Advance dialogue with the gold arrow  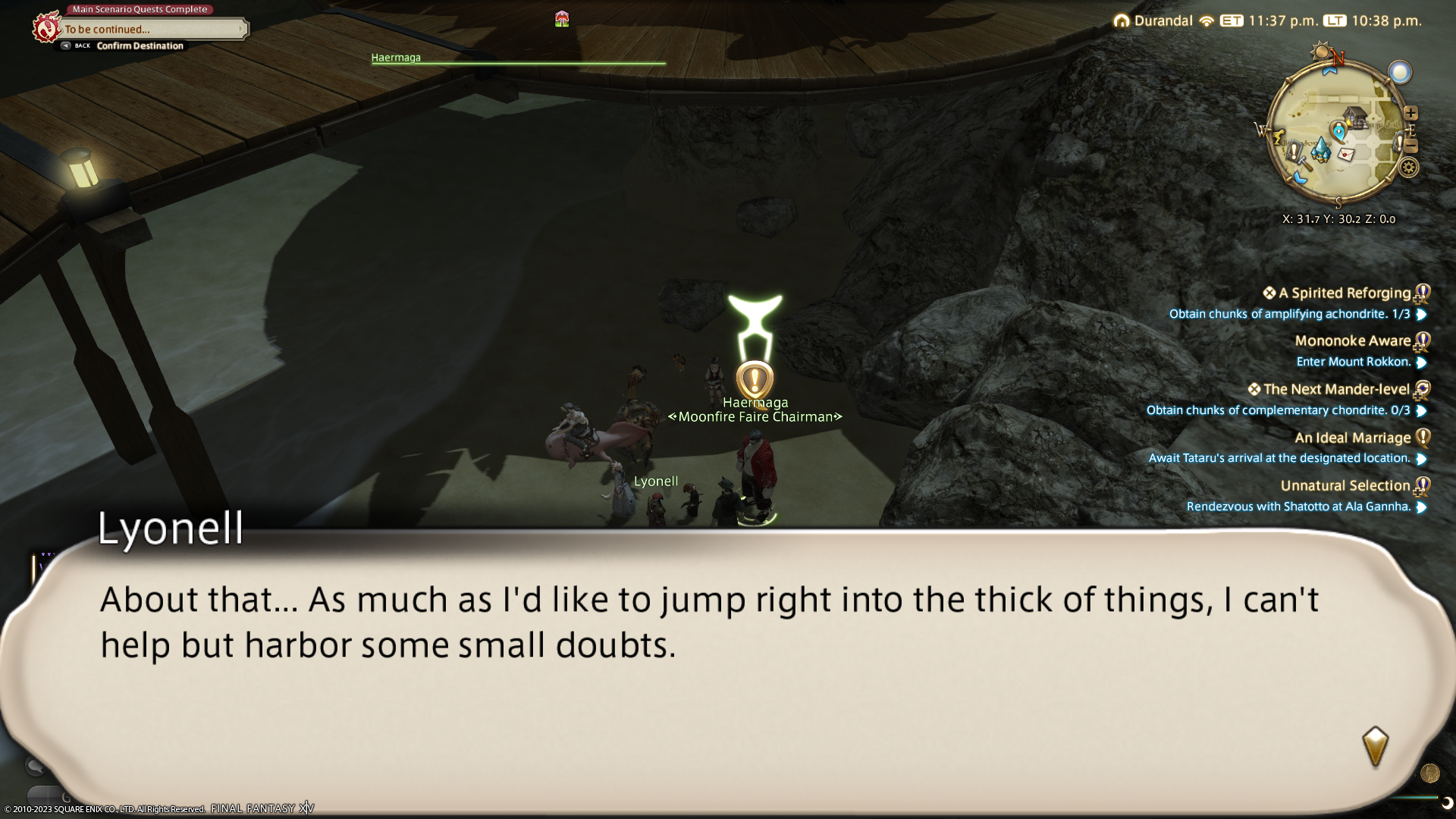pos(1375,746)
